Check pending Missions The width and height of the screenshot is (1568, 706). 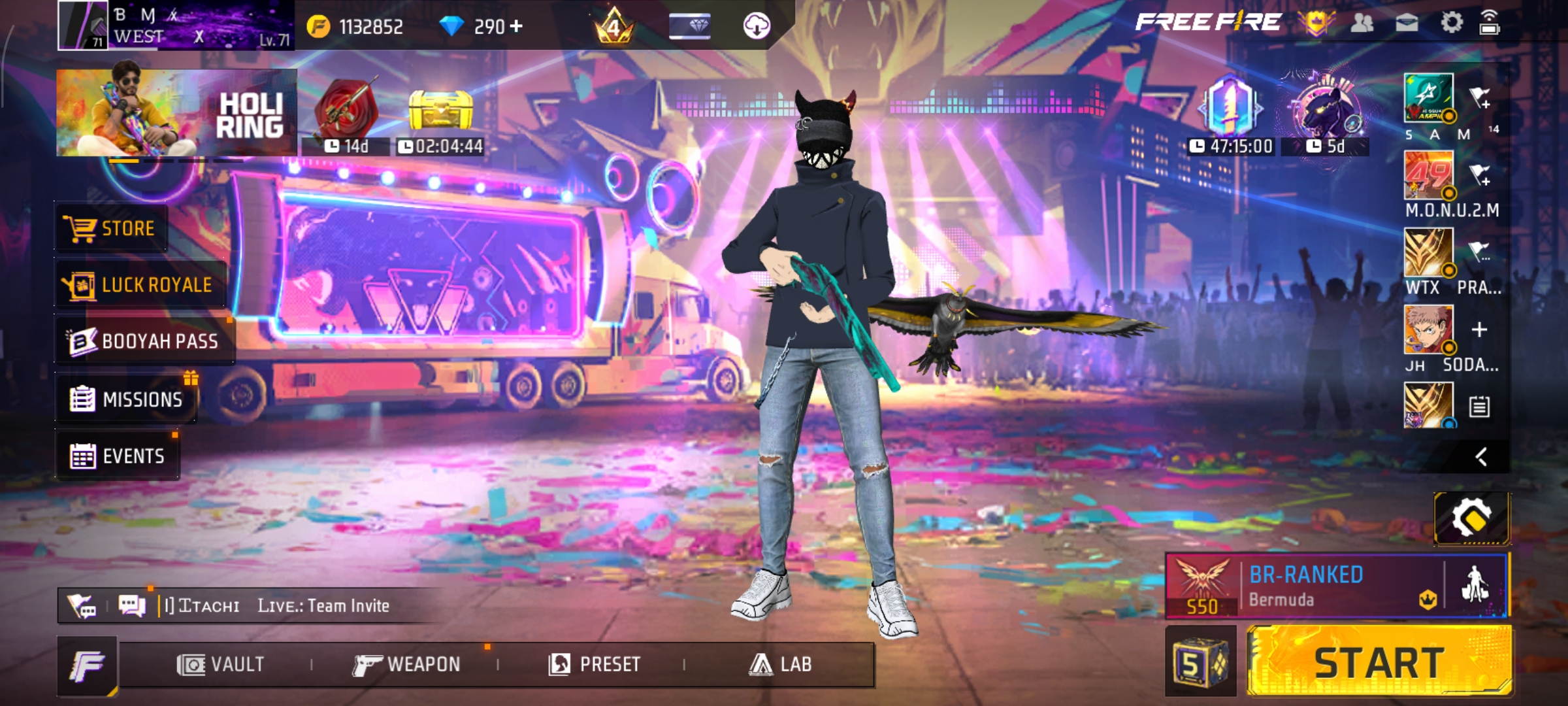click(127, 399)
